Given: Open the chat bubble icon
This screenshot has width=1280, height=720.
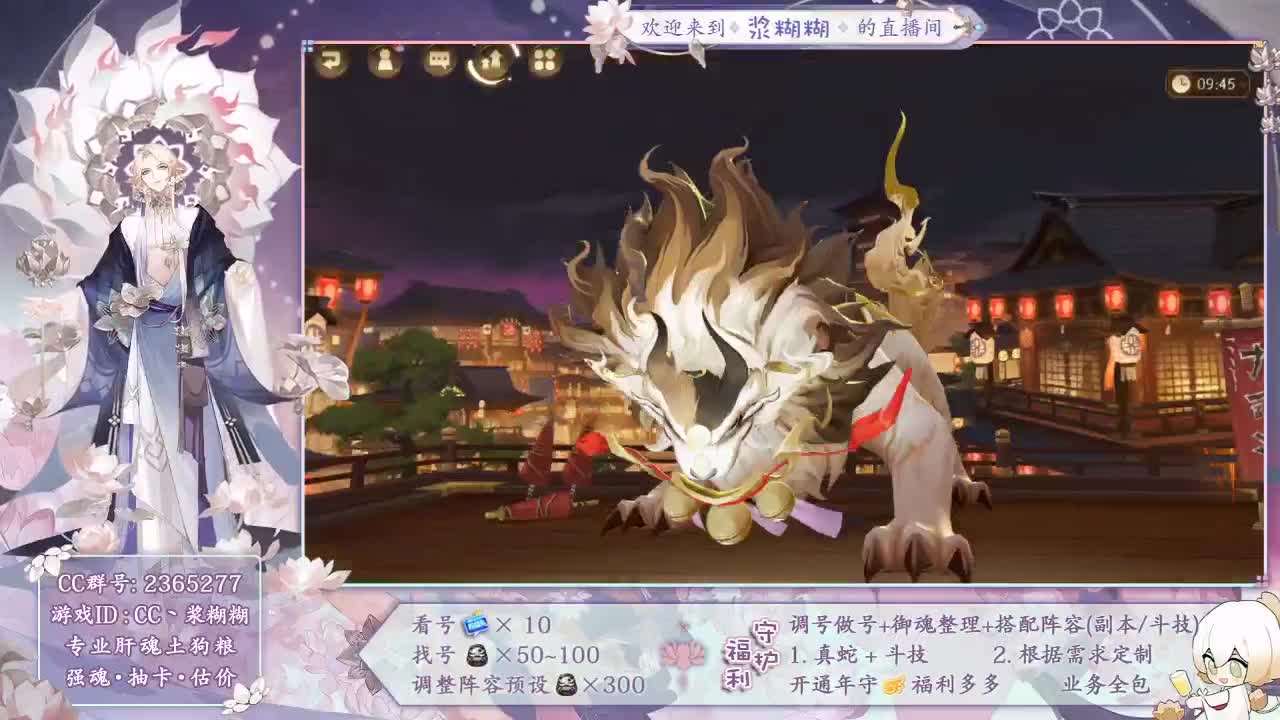Looking at the screenshot, I should point(437,63).
